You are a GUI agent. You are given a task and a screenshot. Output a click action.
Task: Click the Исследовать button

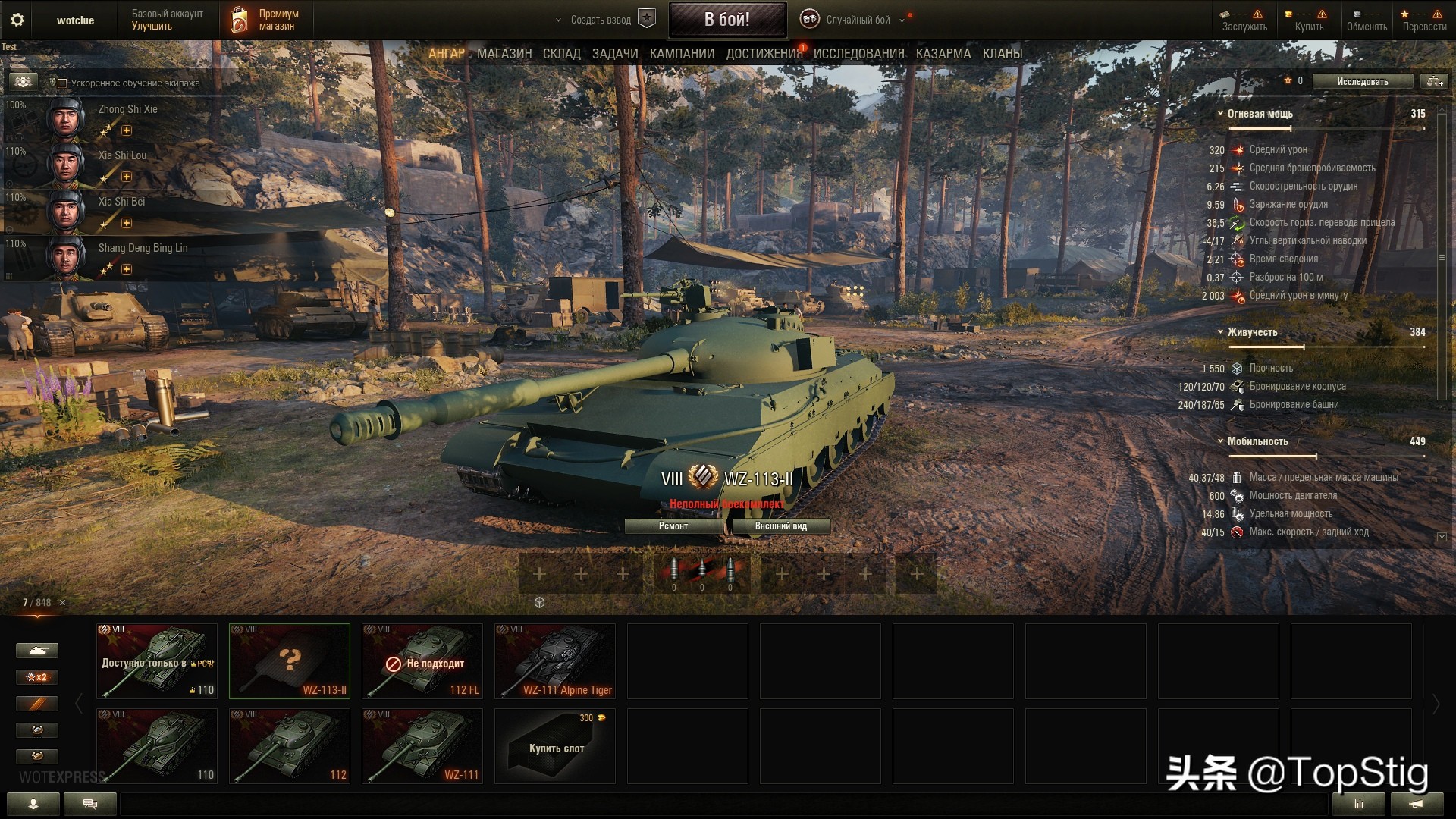(1362, 81)
